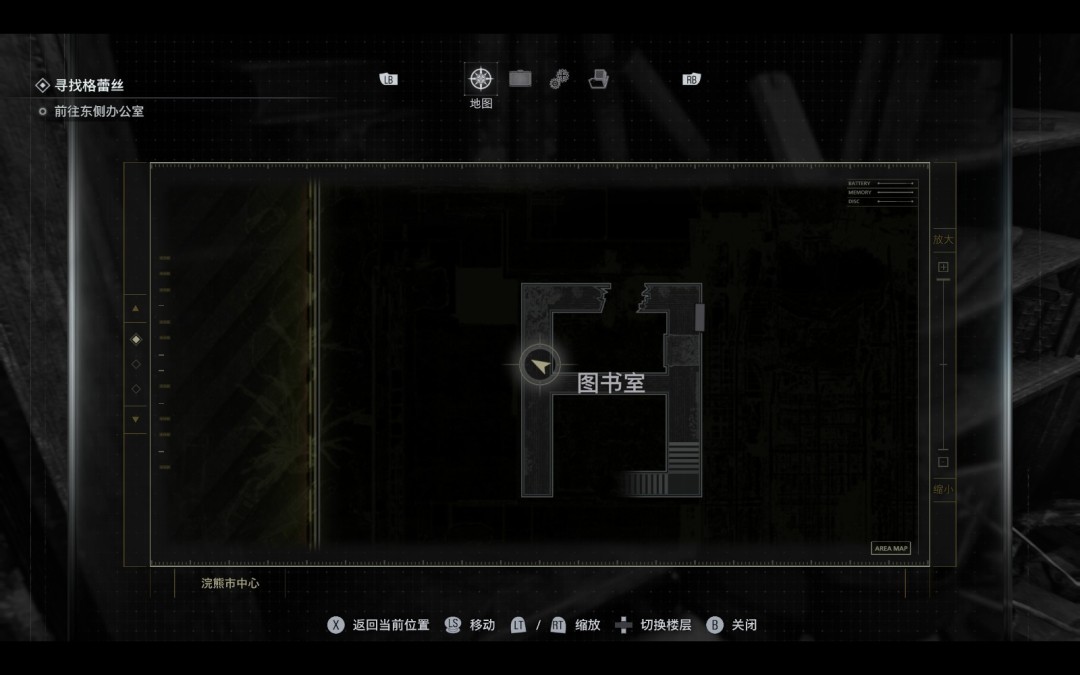This screenshot has width=1080, height=675.
Task: Click the plus zoom-in button under 放大
Action: tap(942, 268)
